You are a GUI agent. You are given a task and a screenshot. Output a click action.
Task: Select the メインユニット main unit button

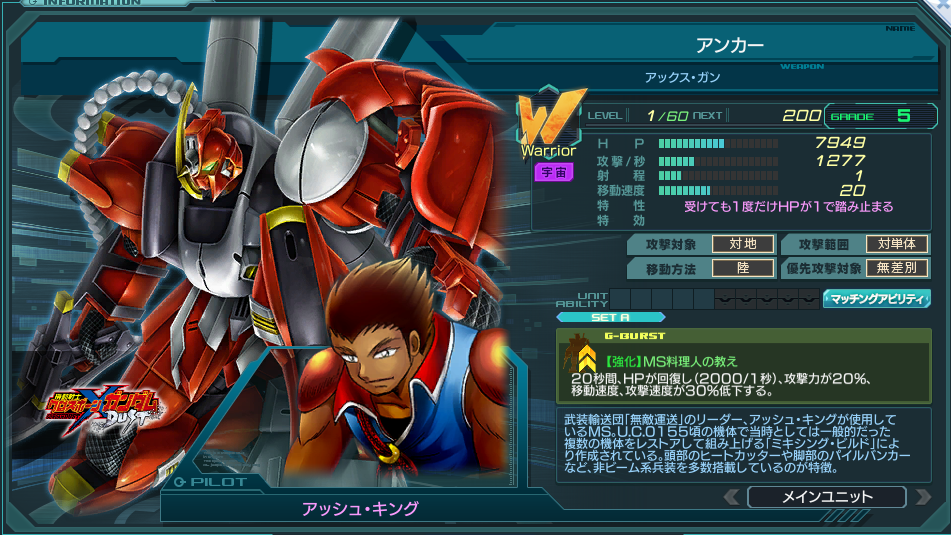coord(825,497)
